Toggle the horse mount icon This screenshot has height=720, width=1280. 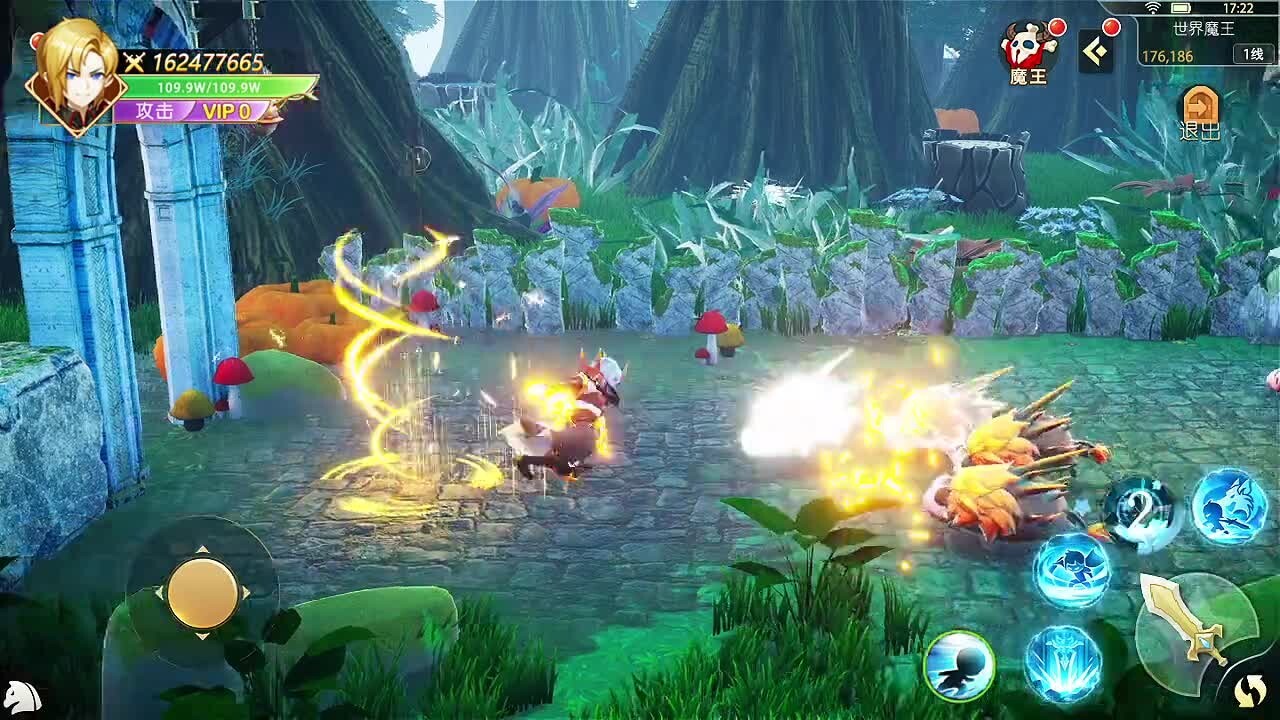[22, 696]
